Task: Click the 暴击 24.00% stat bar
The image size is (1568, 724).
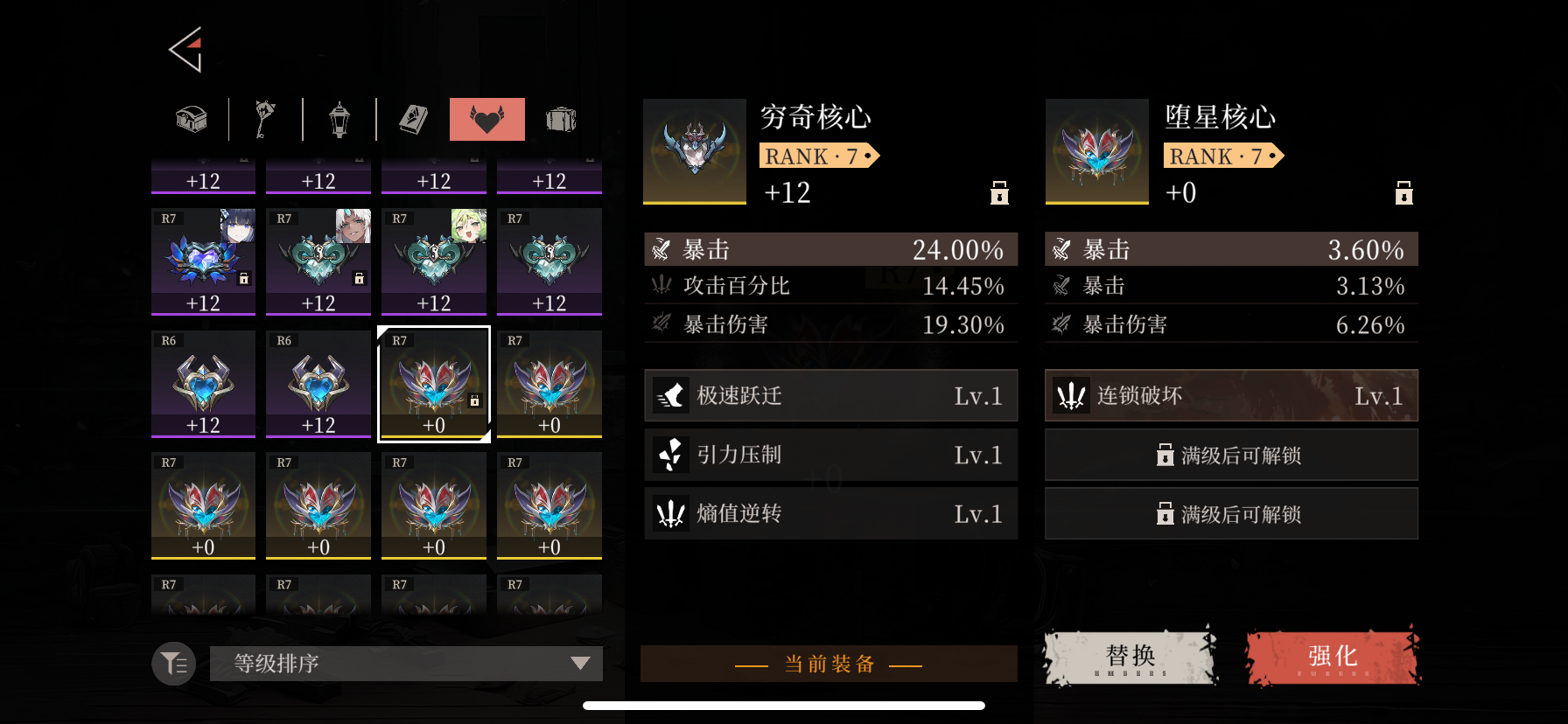Action: 829,248
